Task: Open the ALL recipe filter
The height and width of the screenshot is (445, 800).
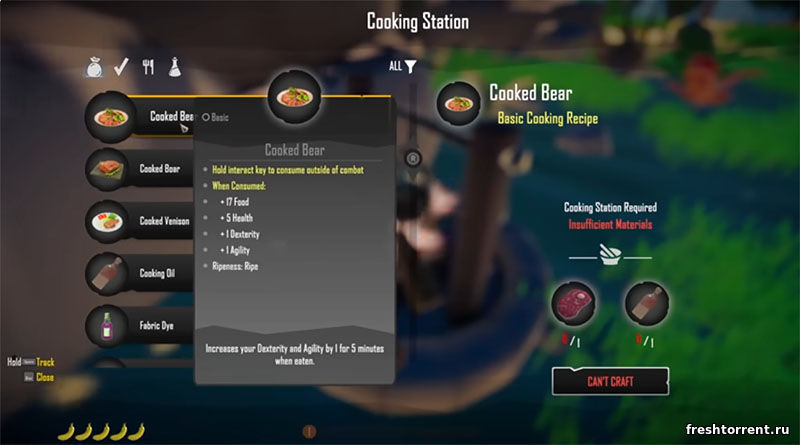Action: point(402,67)
